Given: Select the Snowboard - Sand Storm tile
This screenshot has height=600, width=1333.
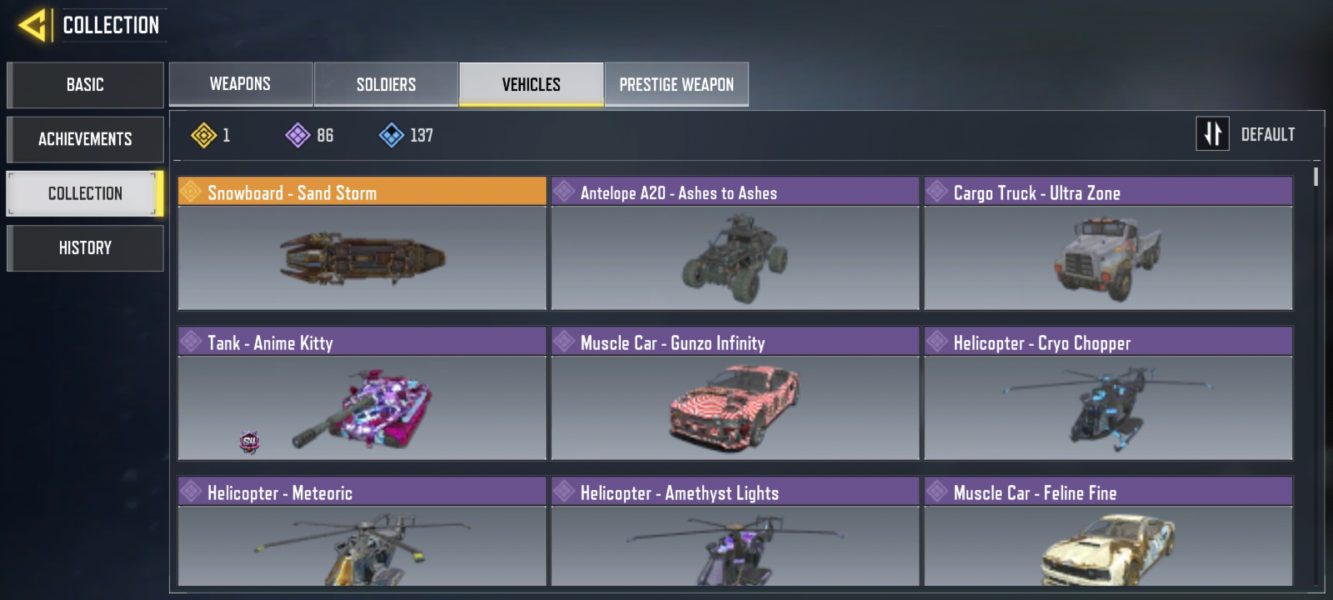Looking at the screenshot, I should [362, 244].
